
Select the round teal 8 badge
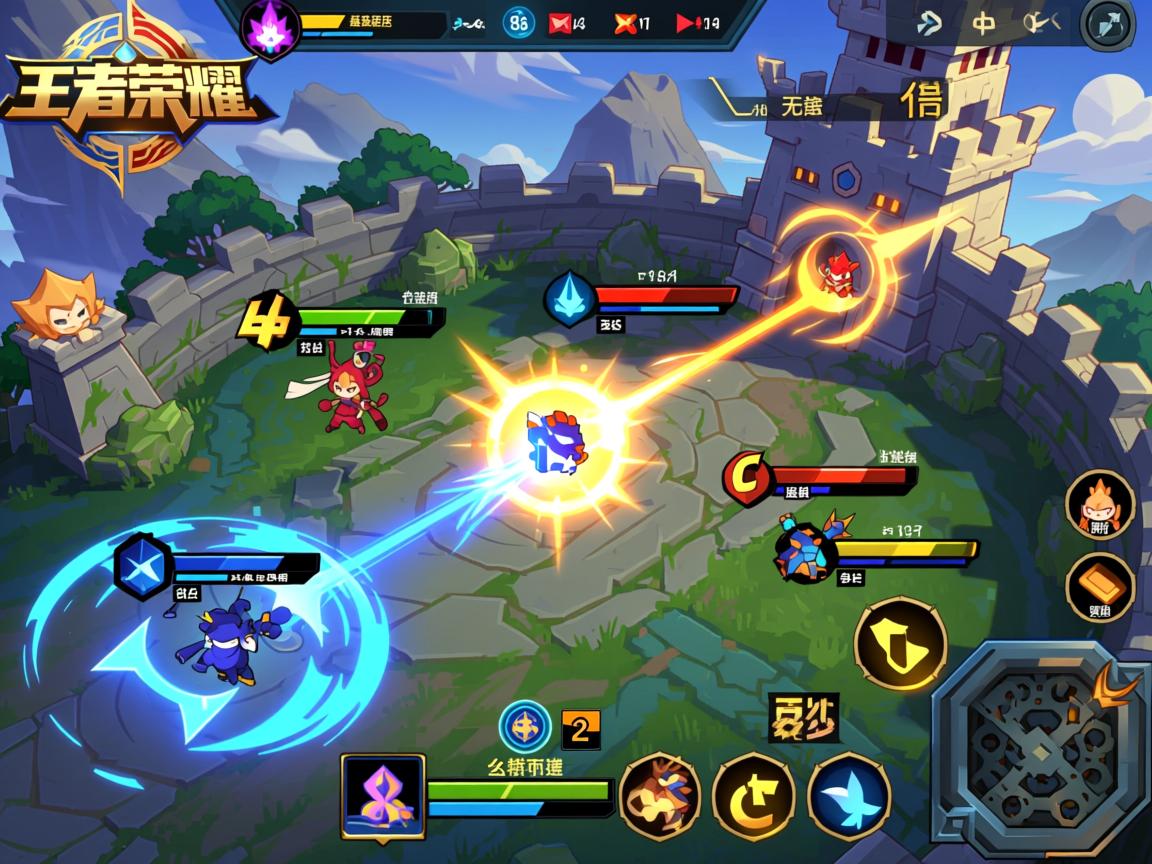[518, 23]
